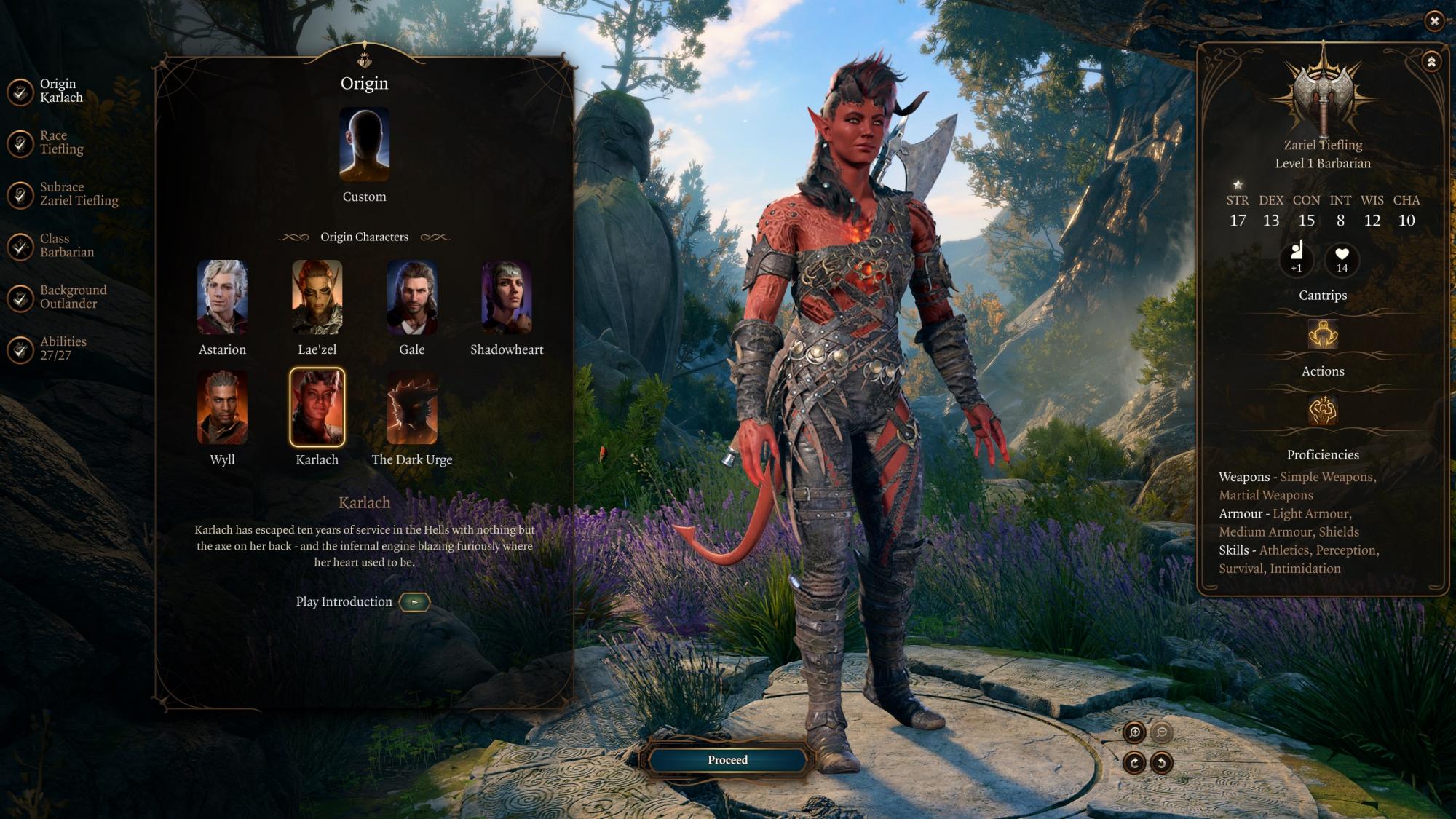The width and height of the screenshot is (1456, 819).
Task: Select Gale's origin portrait
Action: (411, 298)
